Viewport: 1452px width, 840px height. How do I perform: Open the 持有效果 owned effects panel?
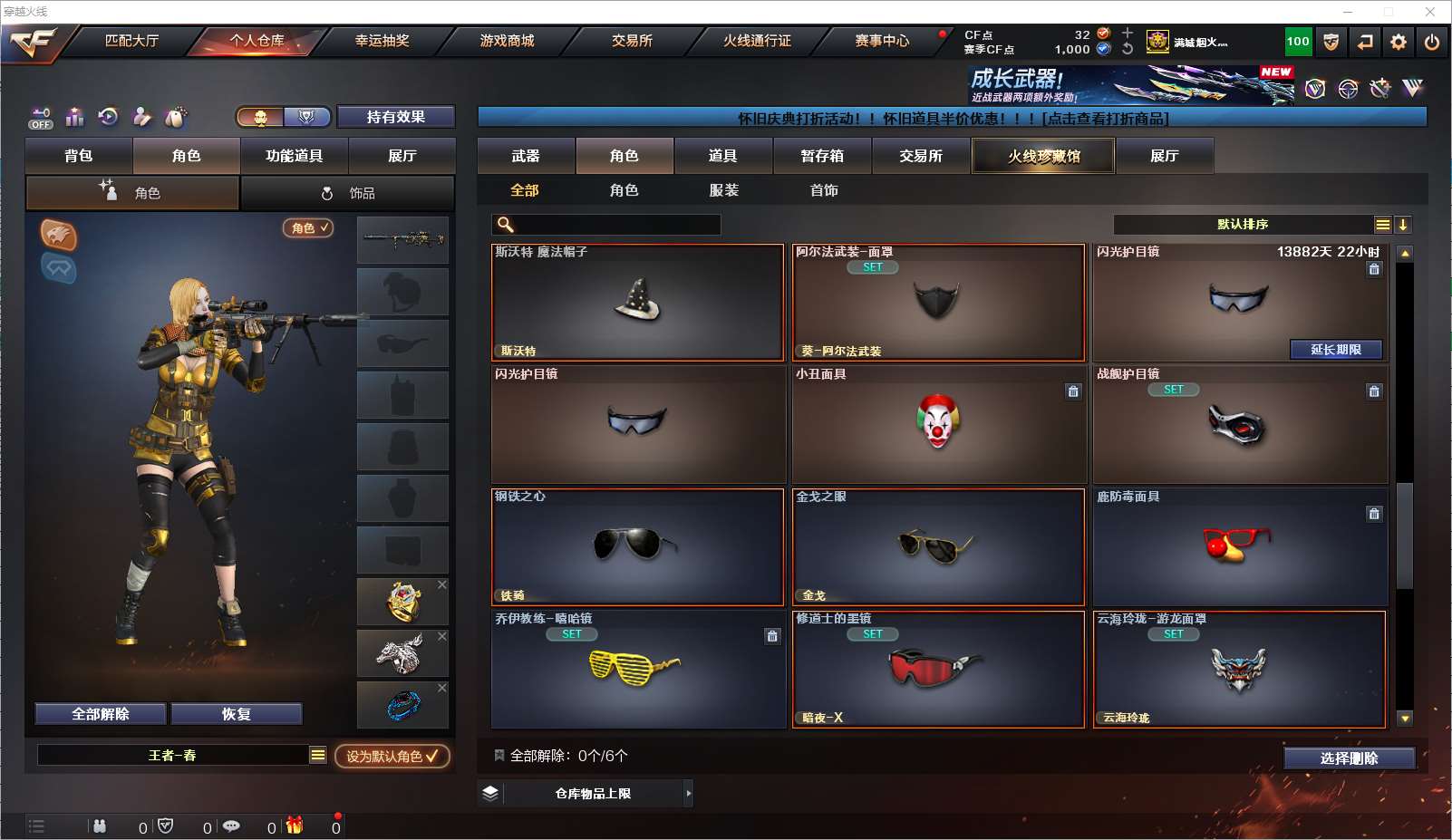click(395, 117)
